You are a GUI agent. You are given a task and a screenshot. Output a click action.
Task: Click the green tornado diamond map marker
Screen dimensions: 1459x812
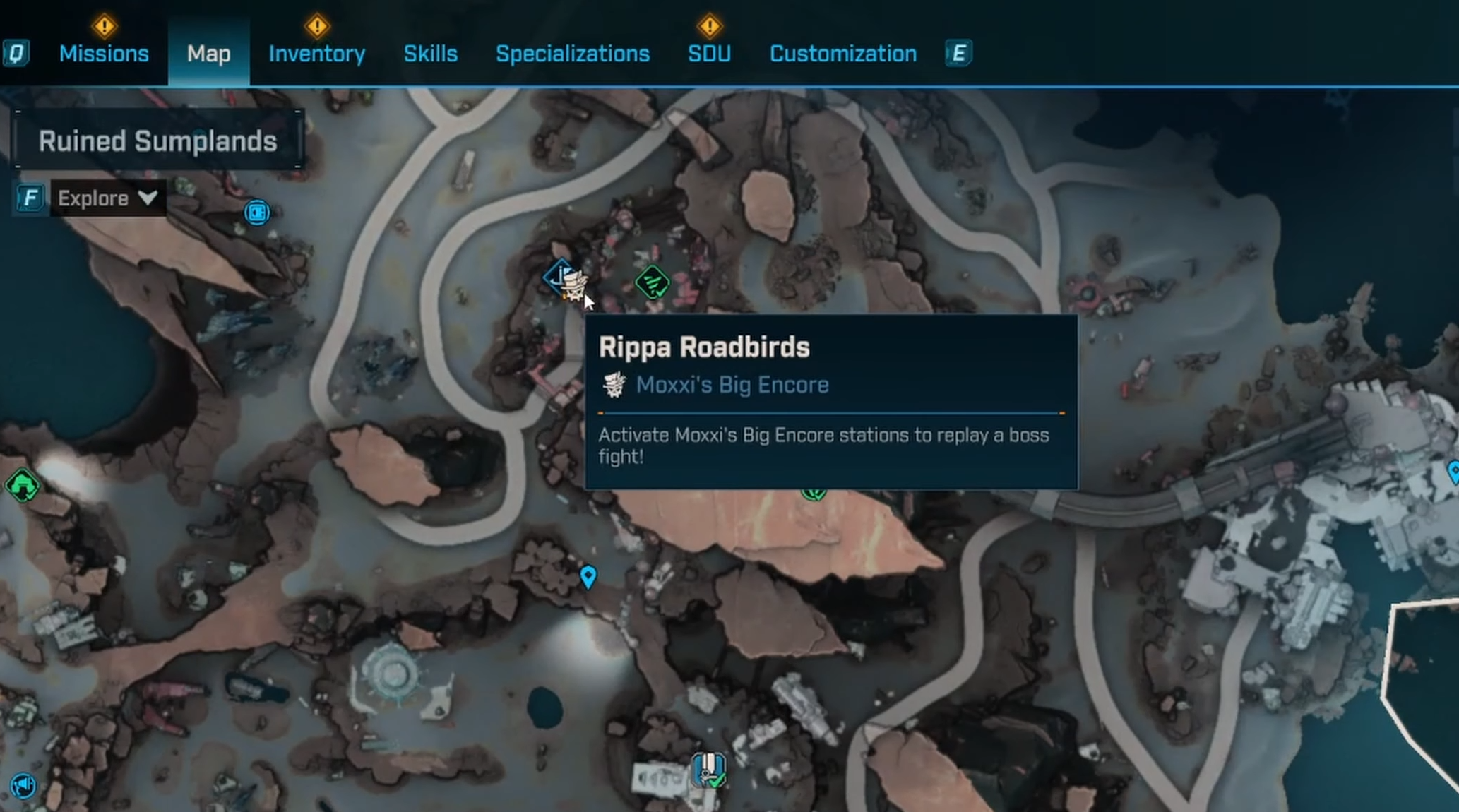[x=653, y=282]
